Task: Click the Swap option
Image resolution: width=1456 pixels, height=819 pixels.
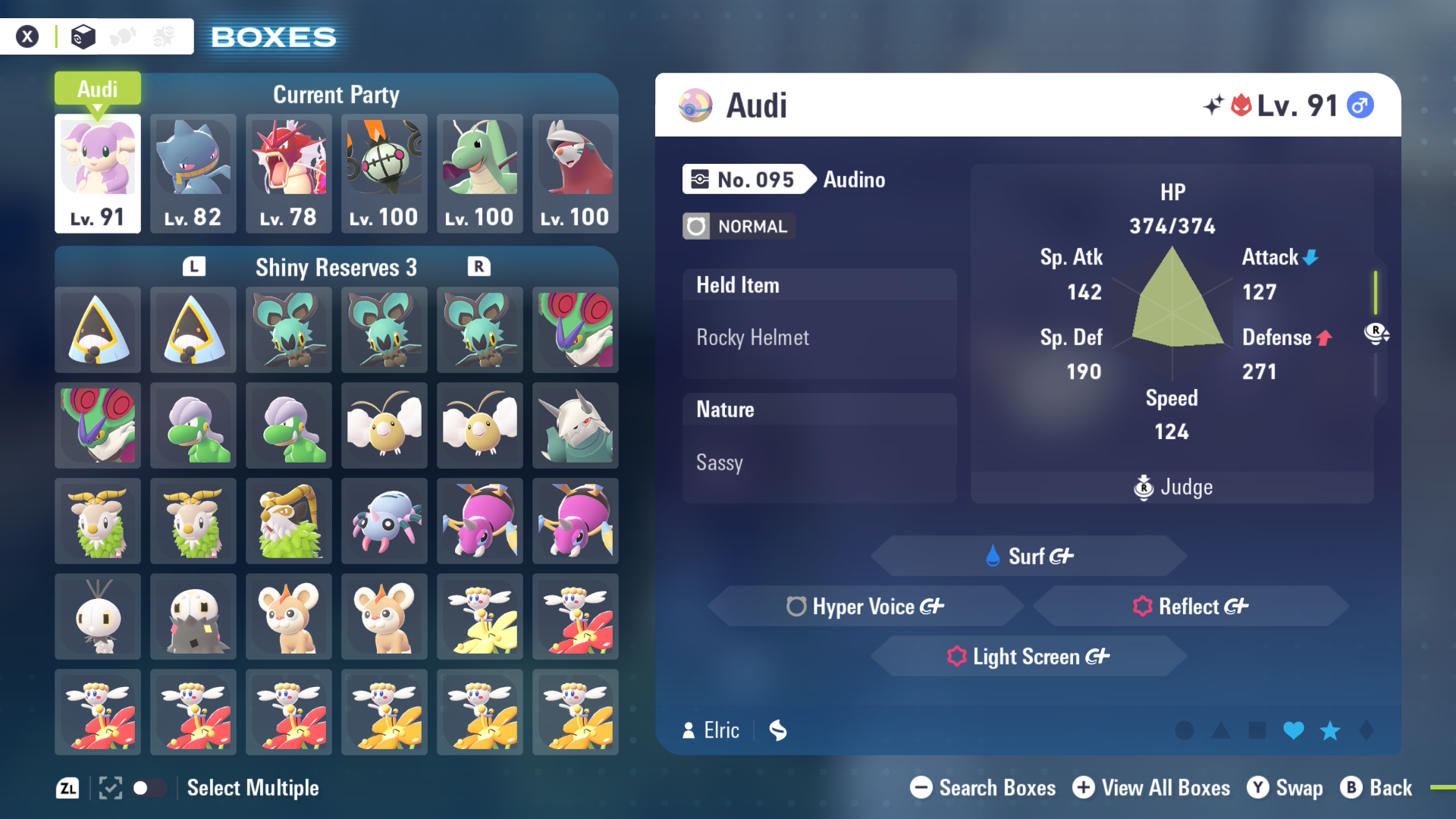Action: (x=1285, y=788)
